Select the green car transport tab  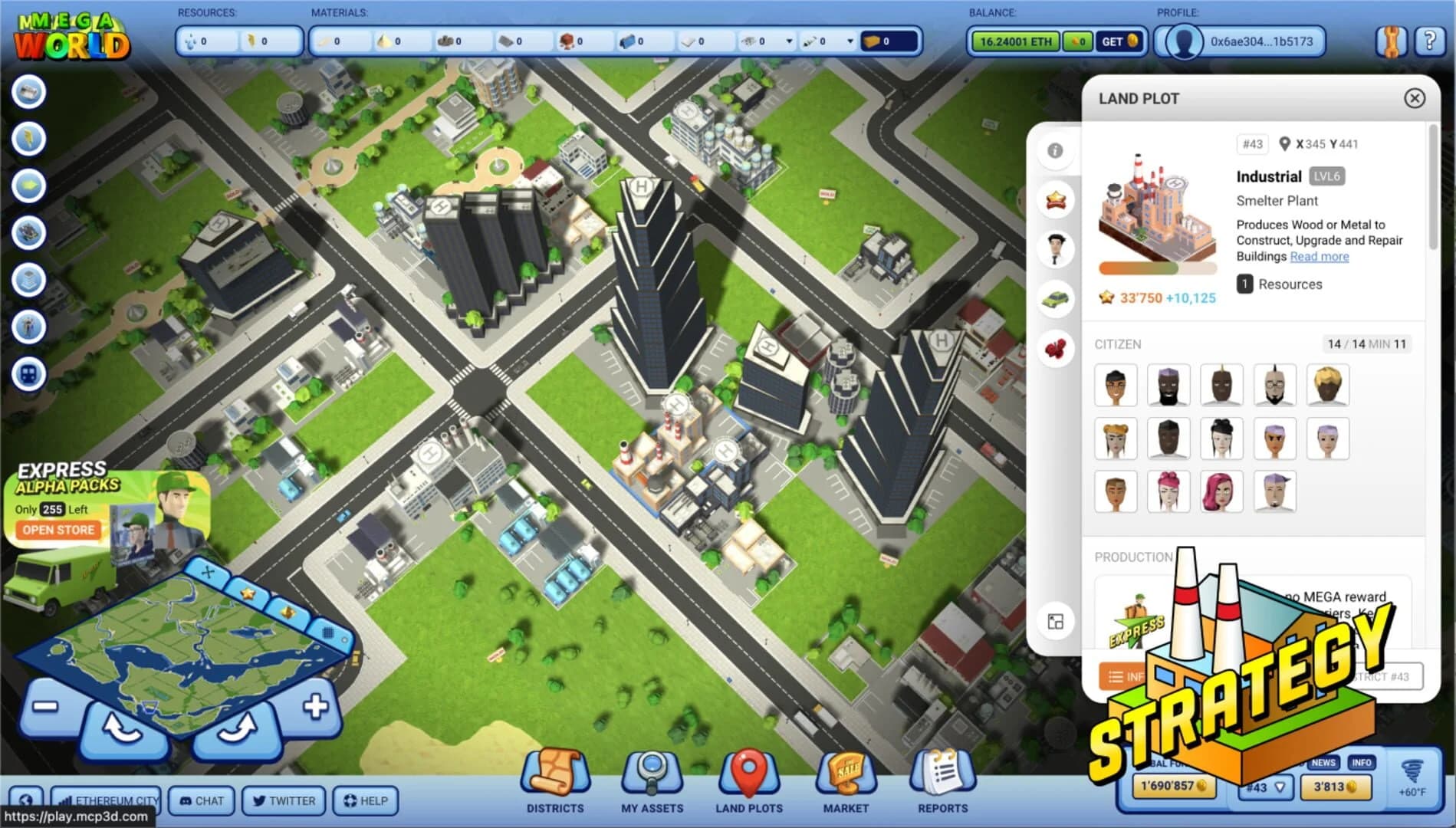coord(1056,299)
